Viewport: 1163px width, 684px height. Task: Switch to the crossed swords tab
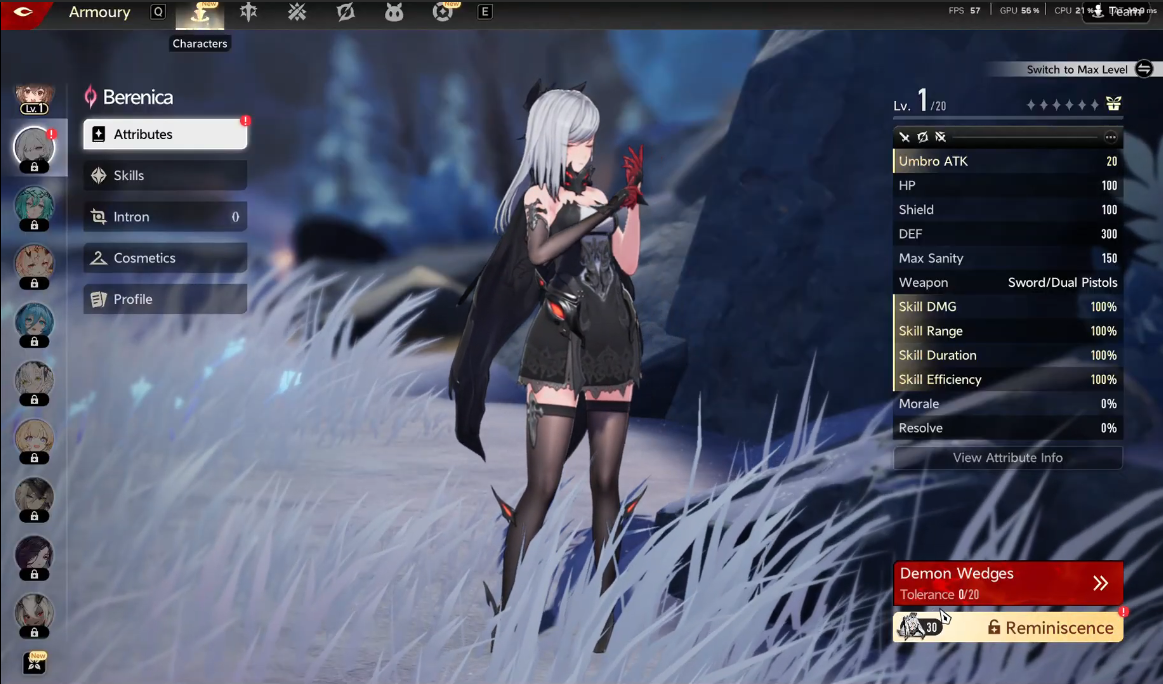tap(297, 12)
